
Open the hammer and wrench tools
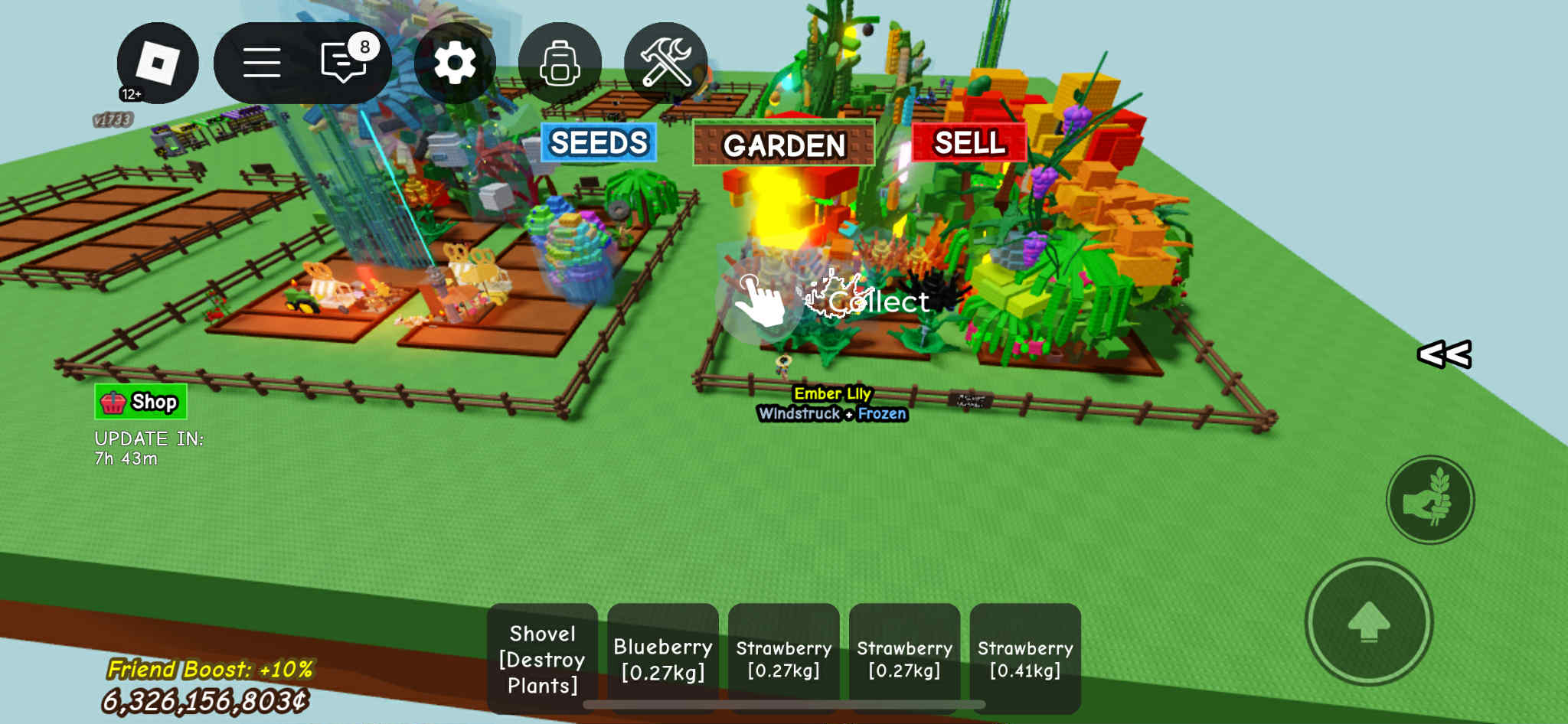click(x=665, y=63)
